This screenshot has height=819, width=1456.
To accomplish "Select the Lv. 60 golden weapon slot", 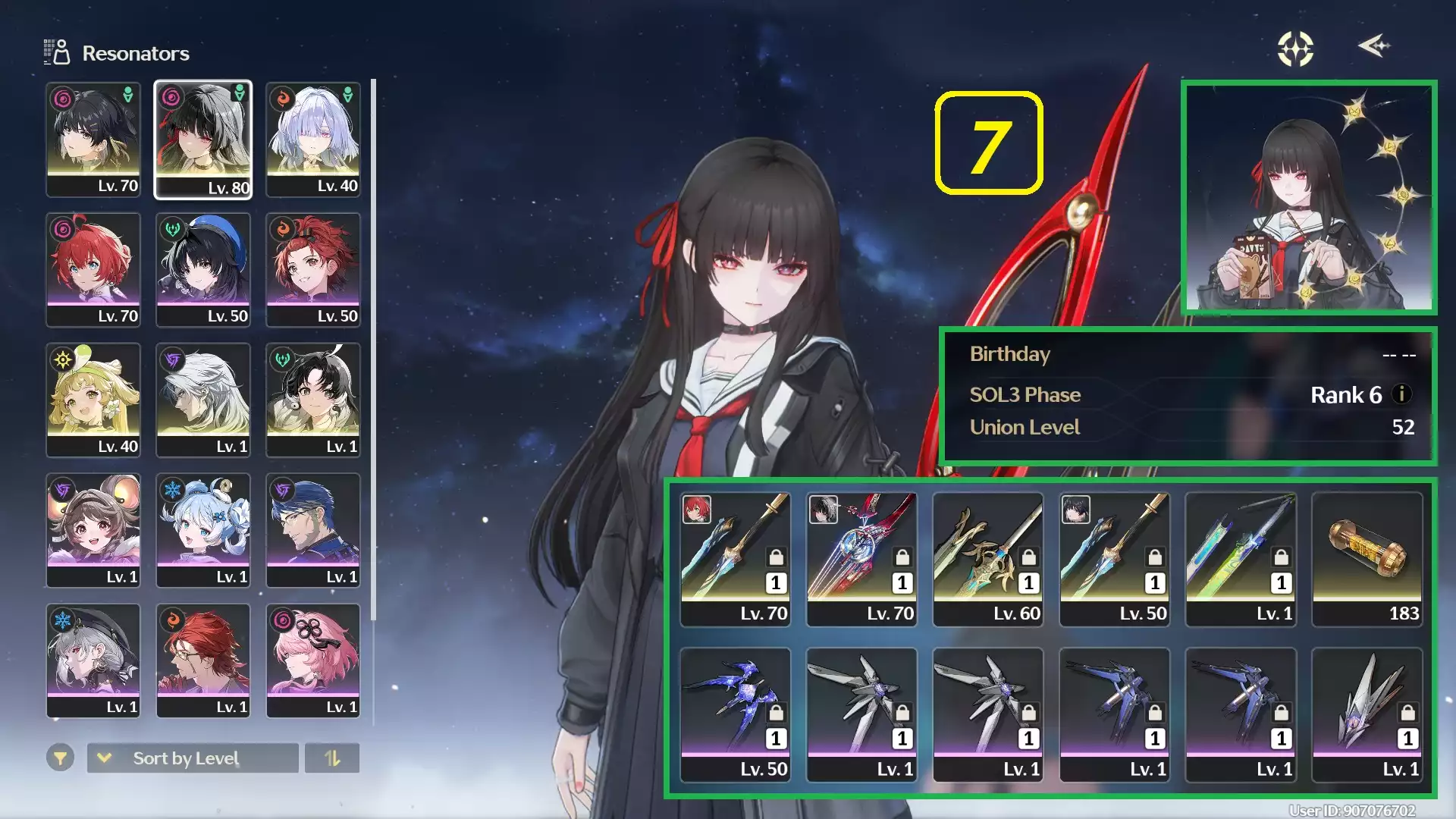I will [988, 559].
